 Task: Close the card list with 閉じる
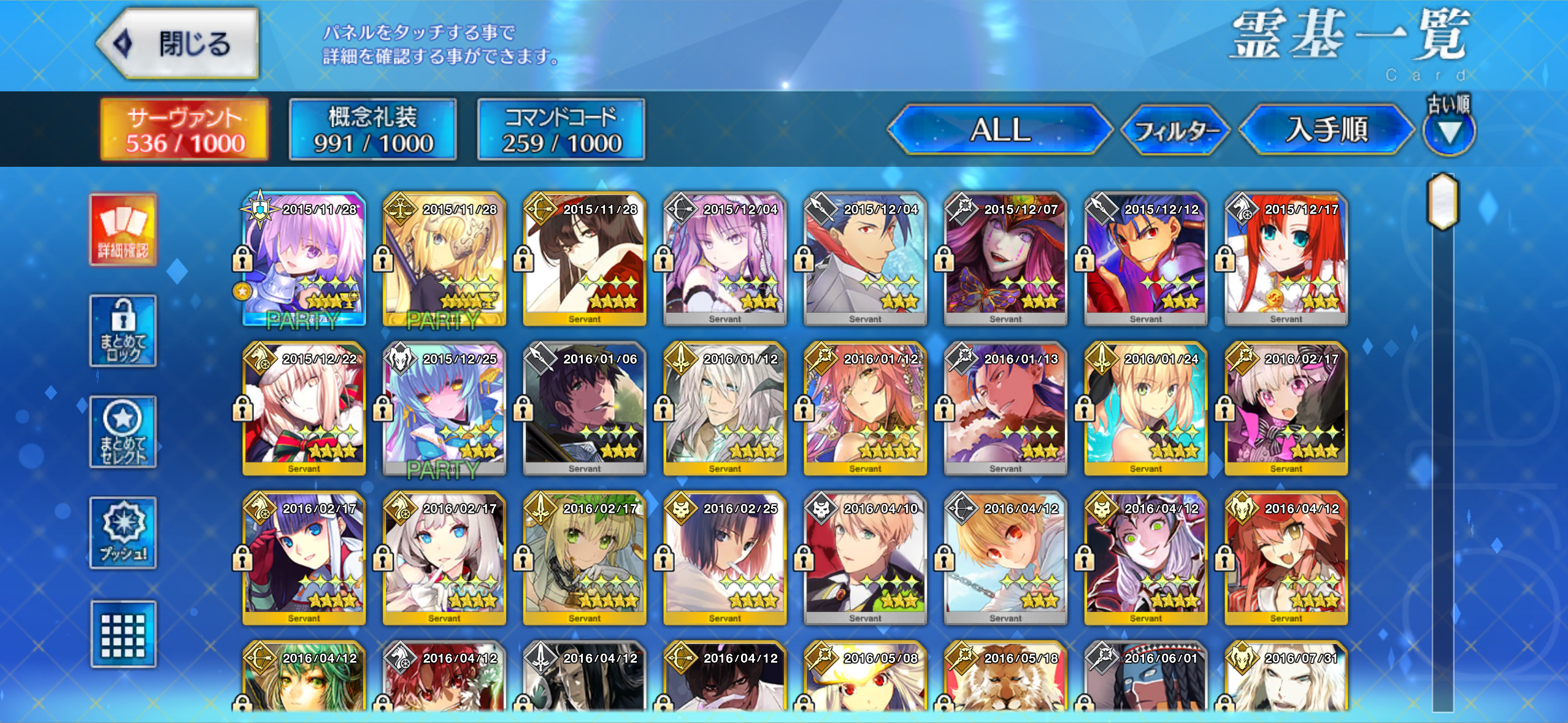click(x=178, y=44)
